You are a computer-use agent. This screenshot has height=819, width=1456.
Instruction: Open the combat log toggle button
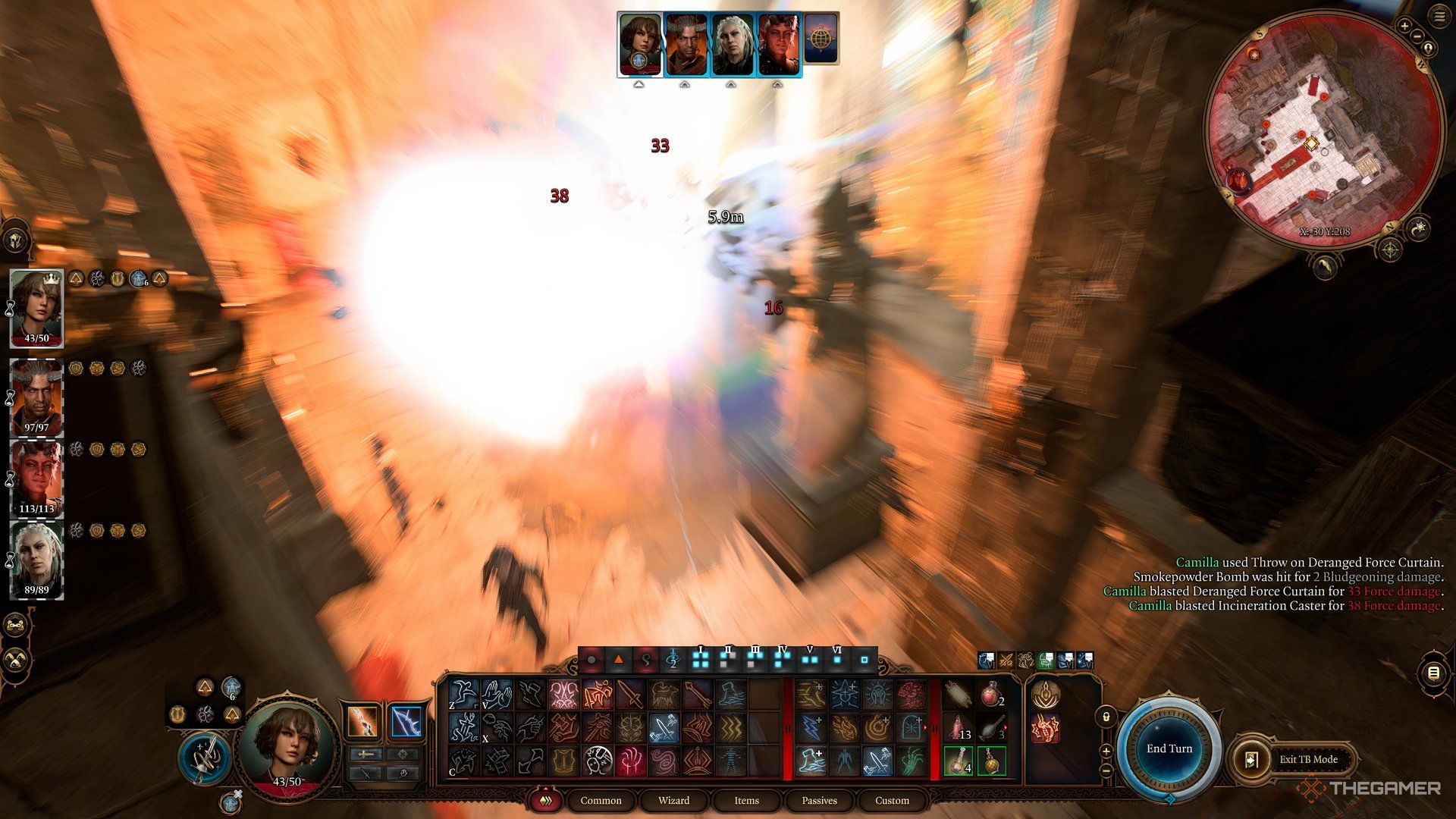pos(1432,673)
